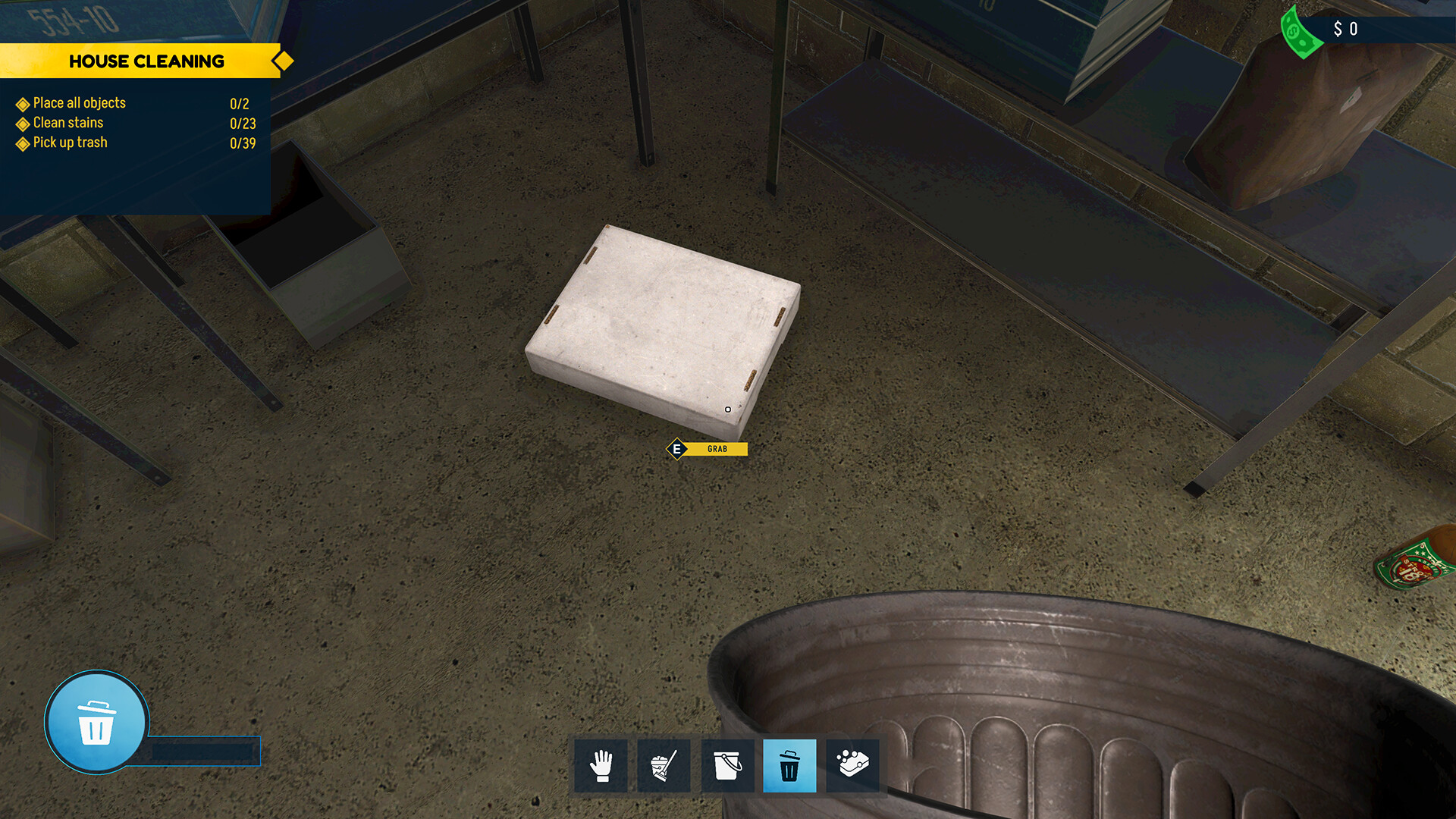Select the Sponge tool in the hotbar

click(x=853, y=765)
